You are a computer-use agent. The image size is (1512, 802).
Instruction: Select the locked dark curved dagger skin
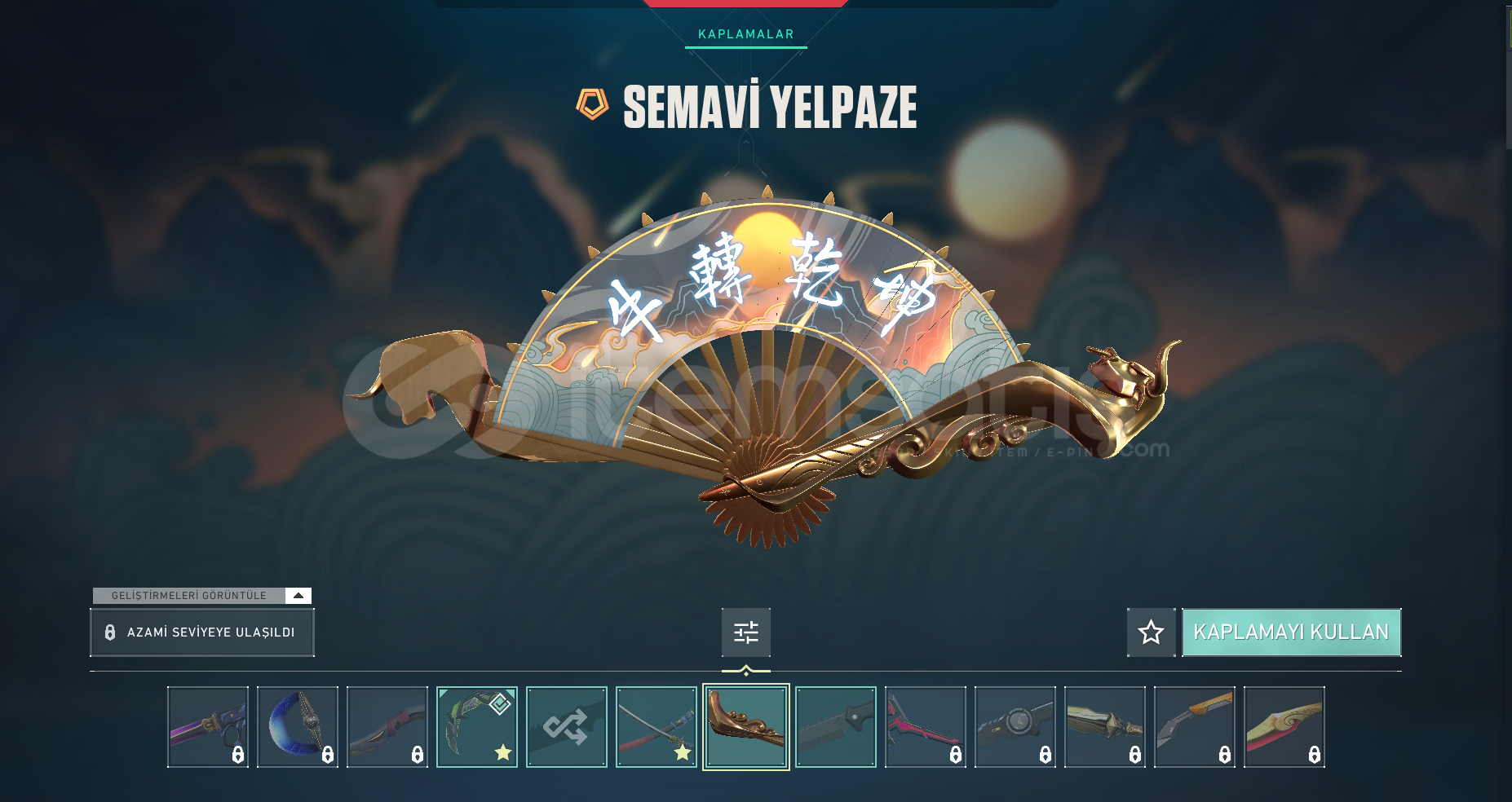(387, 727)
